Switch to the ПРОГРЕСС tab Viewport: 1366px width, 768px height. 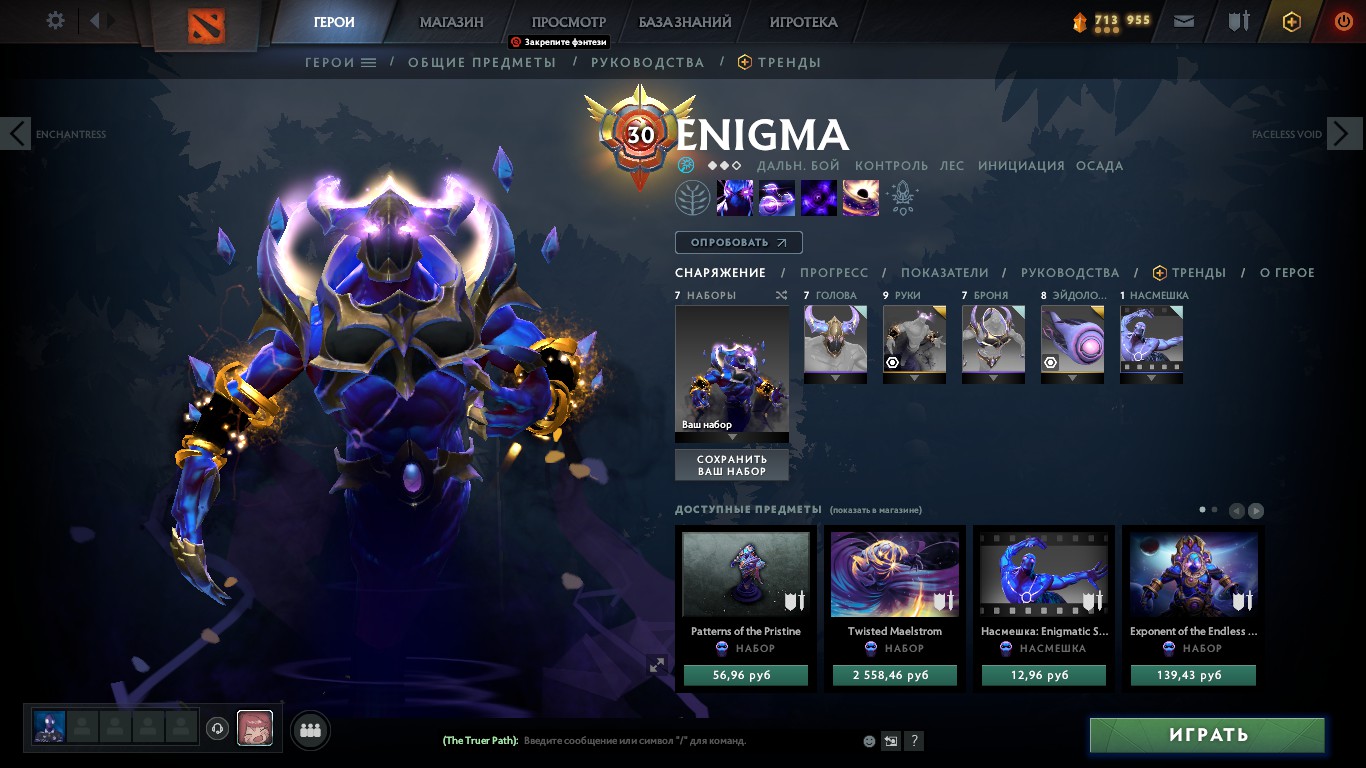(x=837, y=272)
